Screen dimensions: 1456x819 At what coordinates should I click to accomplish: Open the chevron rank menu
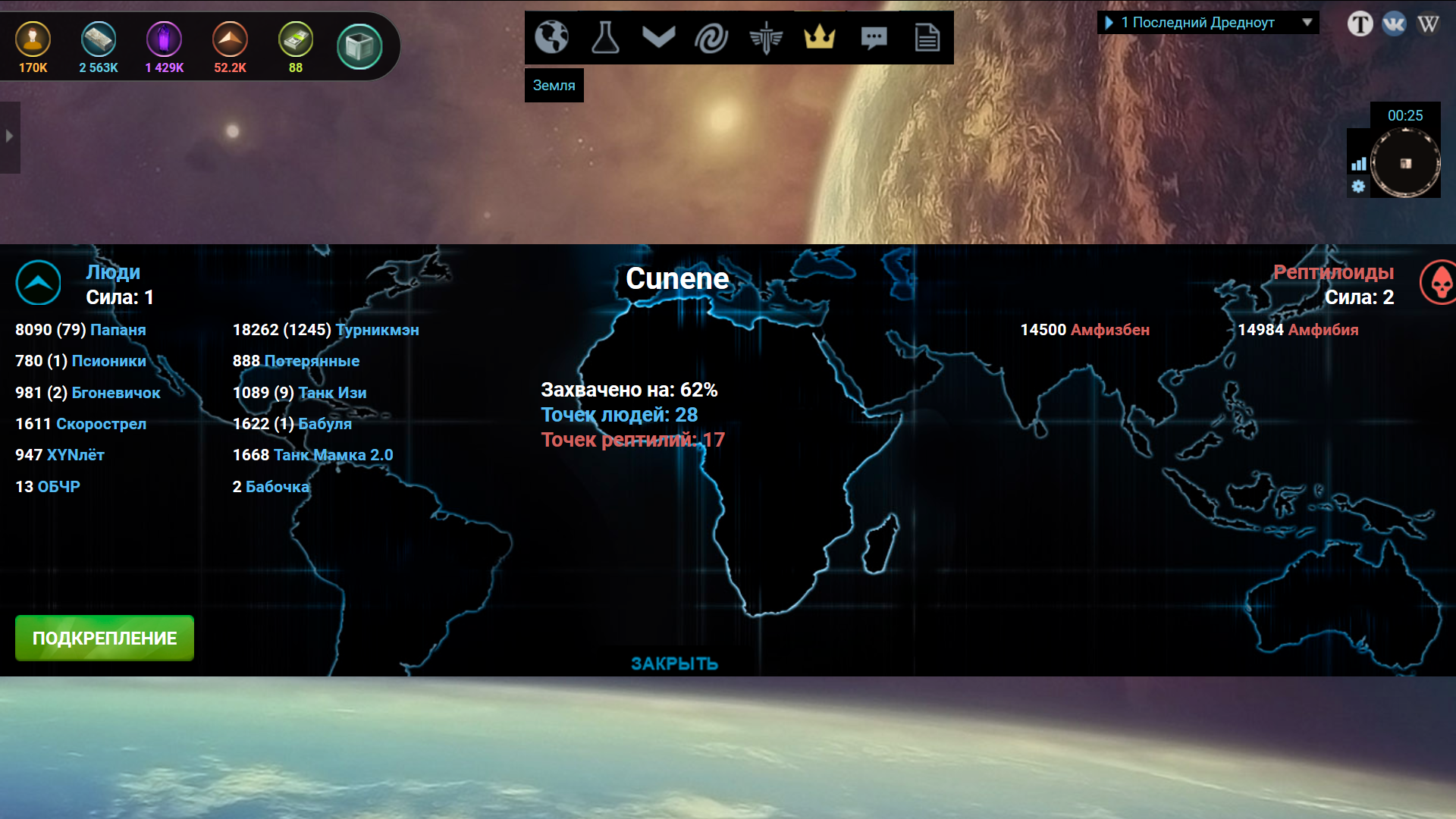pyautogui.click(x=658, y=36)
